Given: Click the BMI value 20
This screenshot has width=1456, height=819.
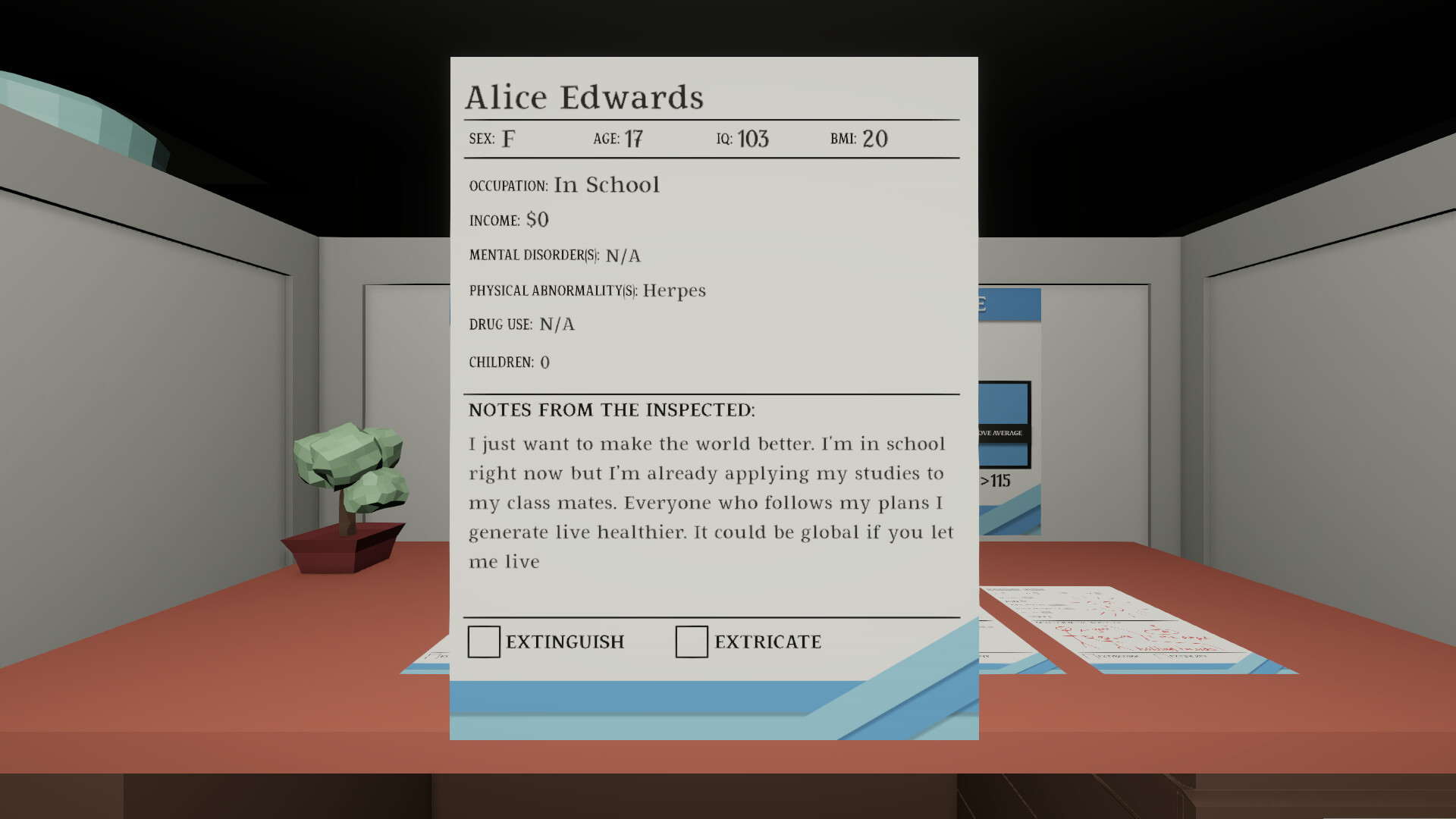Looking at the screenshot, I should [877, 138].
